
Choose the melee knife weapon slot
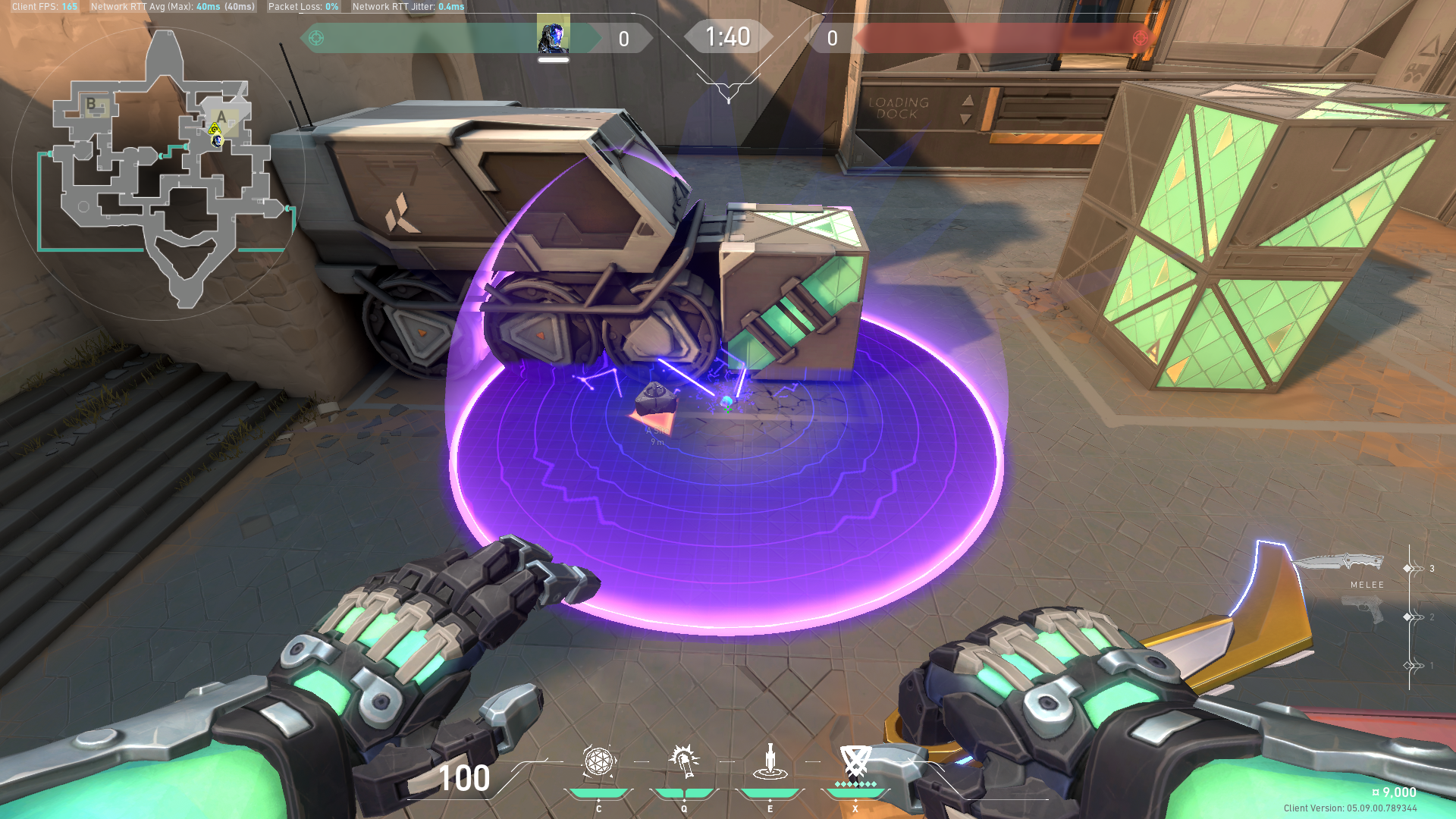pos(1338,563)
